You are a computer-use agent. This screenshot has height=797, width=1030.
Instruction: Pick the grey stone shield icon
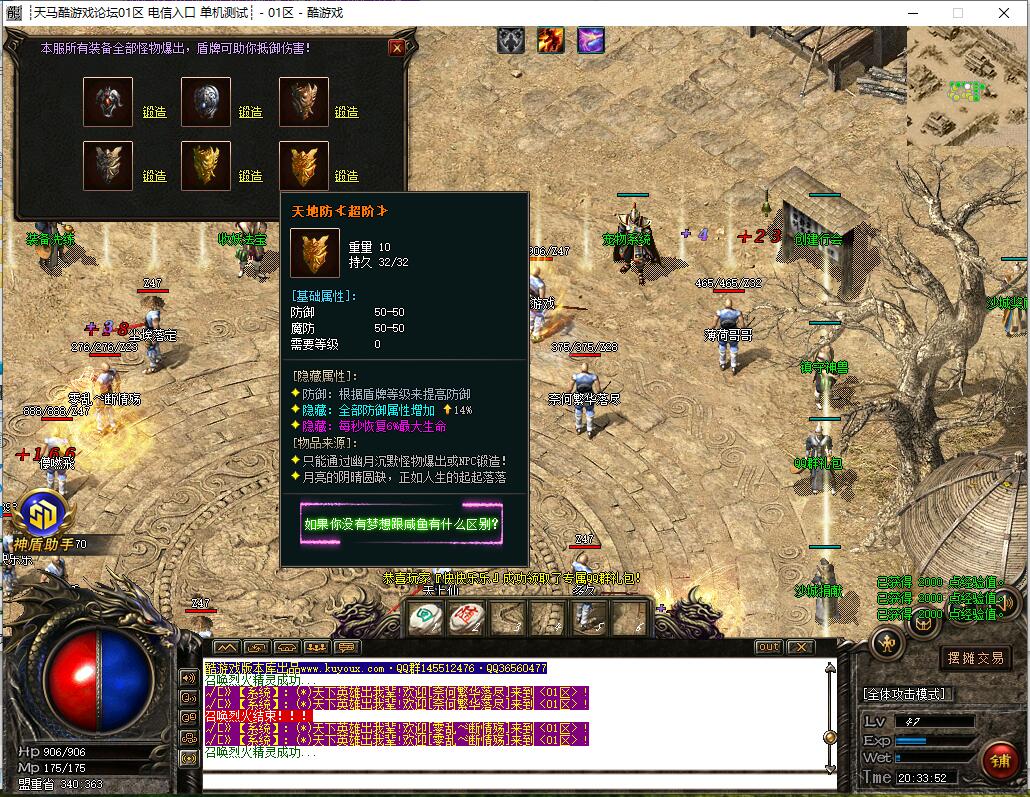pyautogui.click(x=108, y=166)
